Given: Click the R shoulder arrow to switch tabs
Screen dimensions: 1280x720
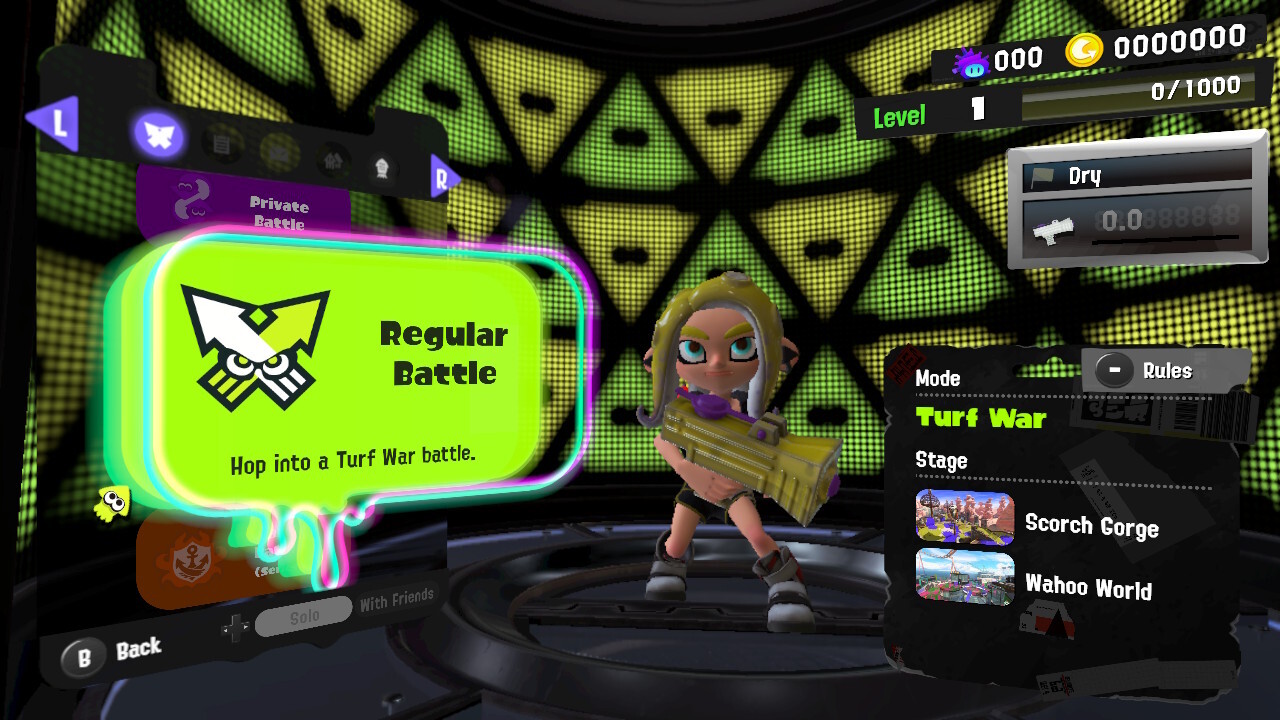Looking at the screenshot, I should click(x=444, y=177).
